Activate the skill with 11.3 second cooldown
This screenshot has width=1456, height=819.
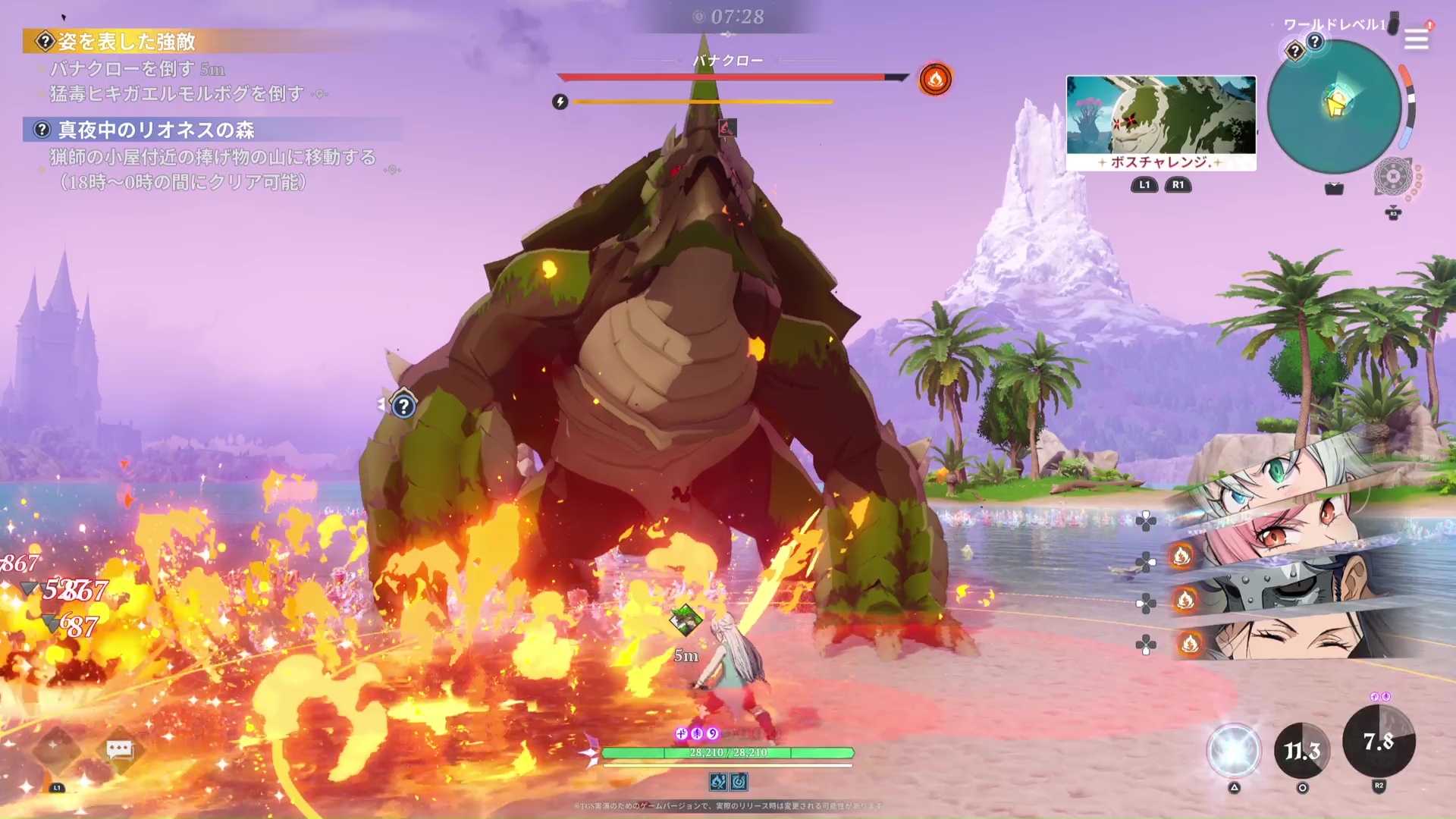click(1302, 750)
